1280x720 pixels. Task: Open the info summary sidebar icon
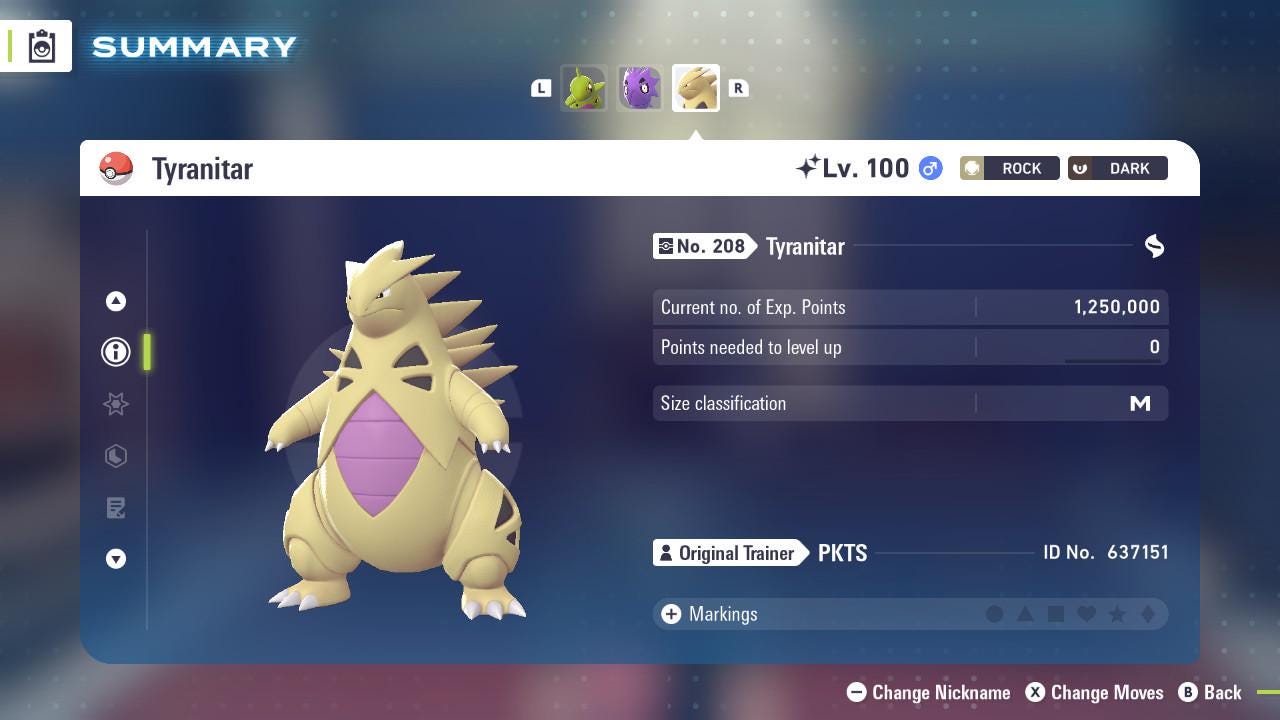115,352
